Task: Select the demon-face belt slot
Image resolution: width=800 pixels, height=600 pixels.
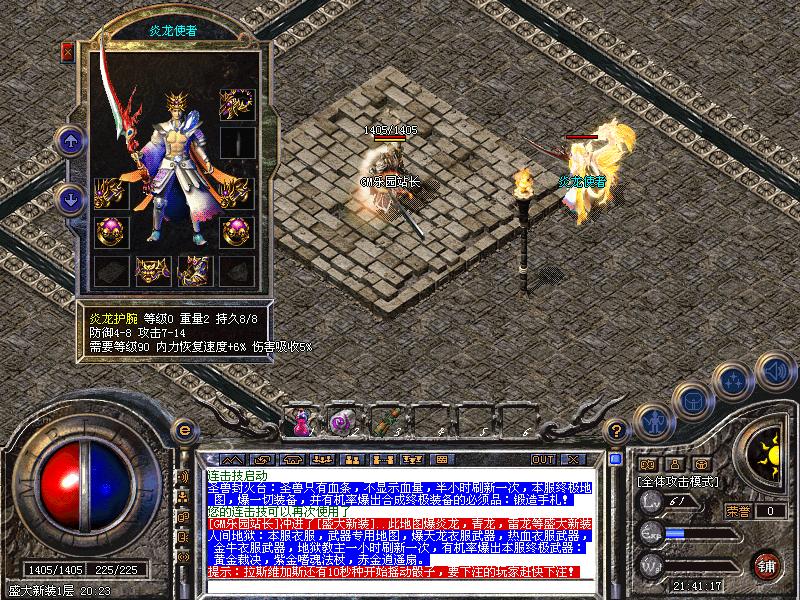Action: pos(150,270)
